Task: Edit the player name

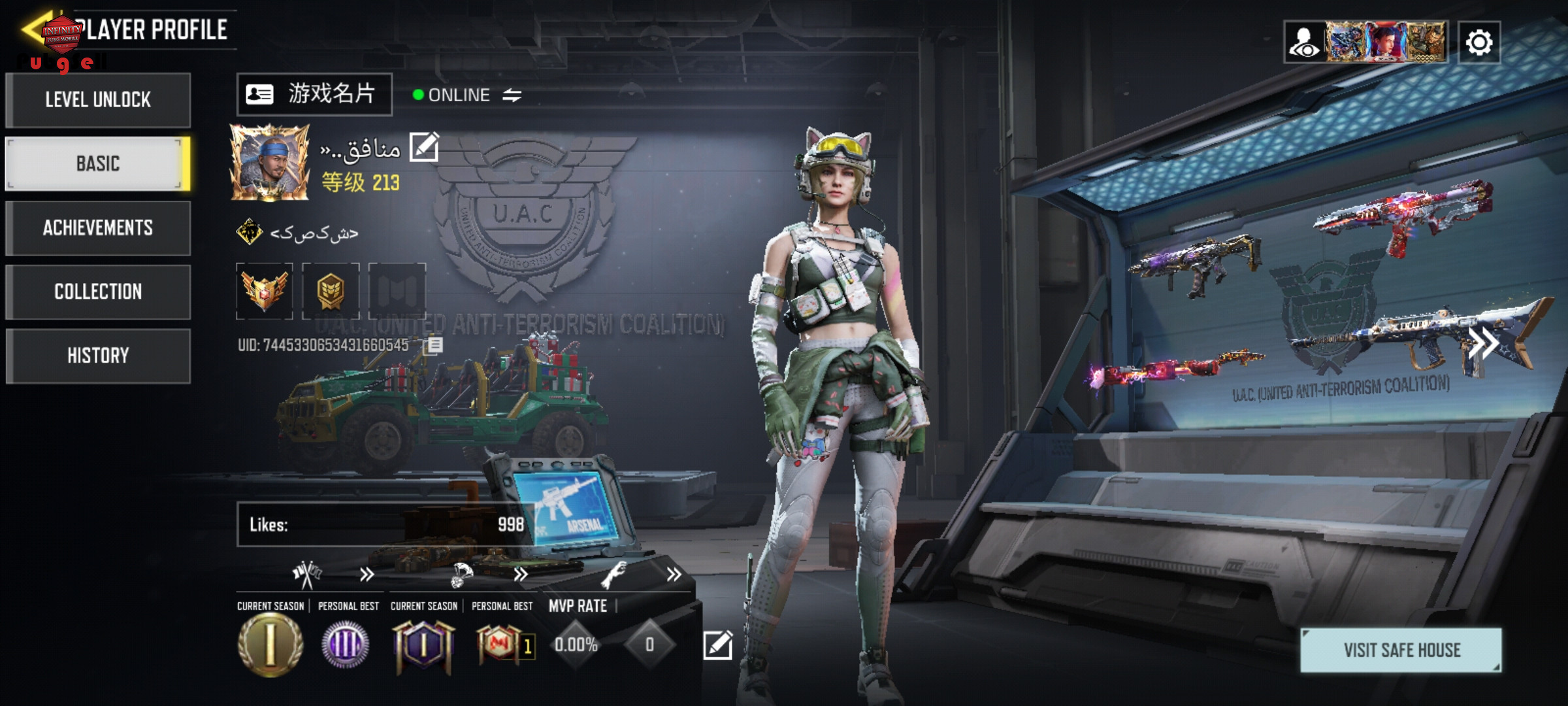Action: 424,147
